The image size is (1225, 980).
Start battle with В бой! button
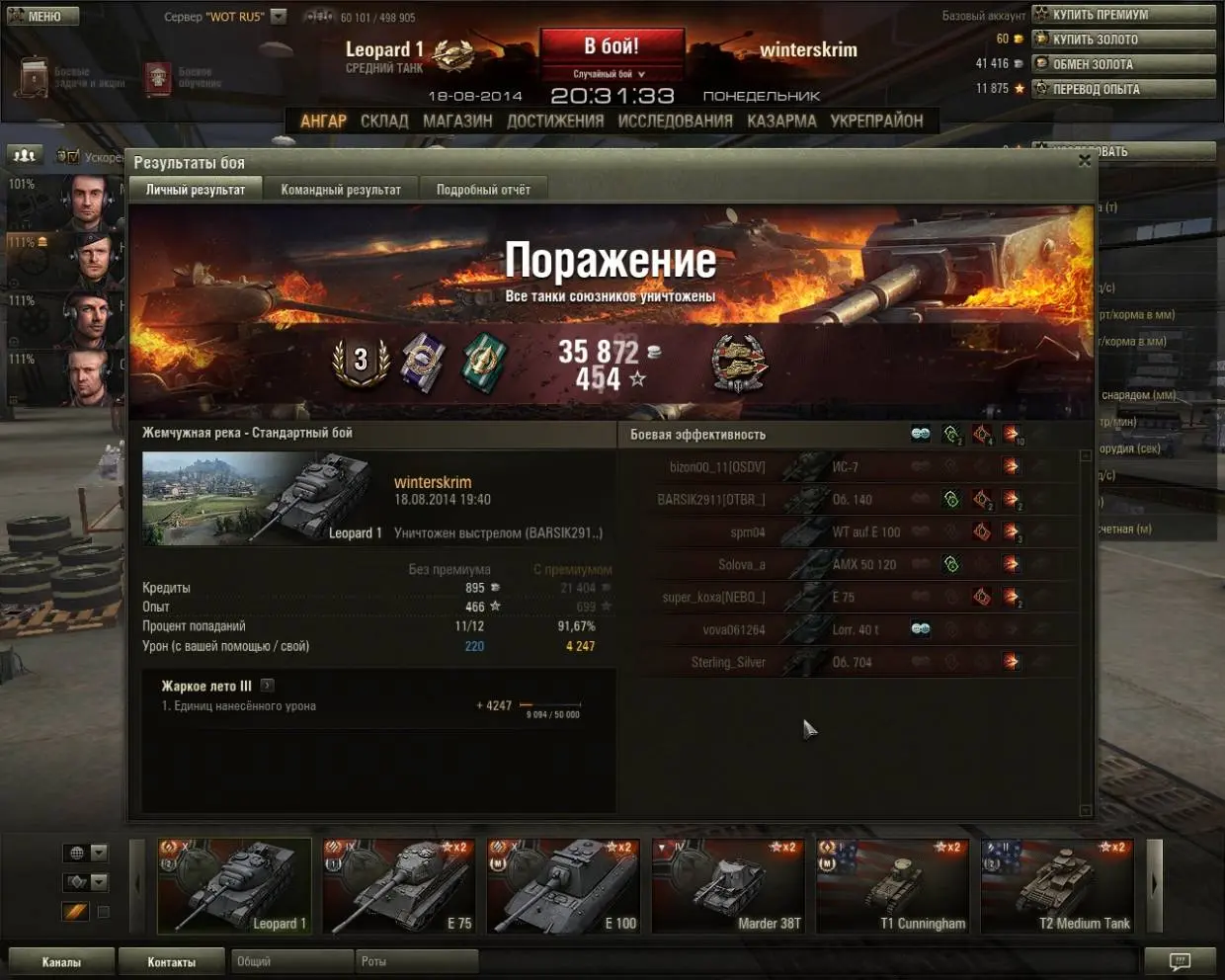pyautogui.click(x=612, y=46)
